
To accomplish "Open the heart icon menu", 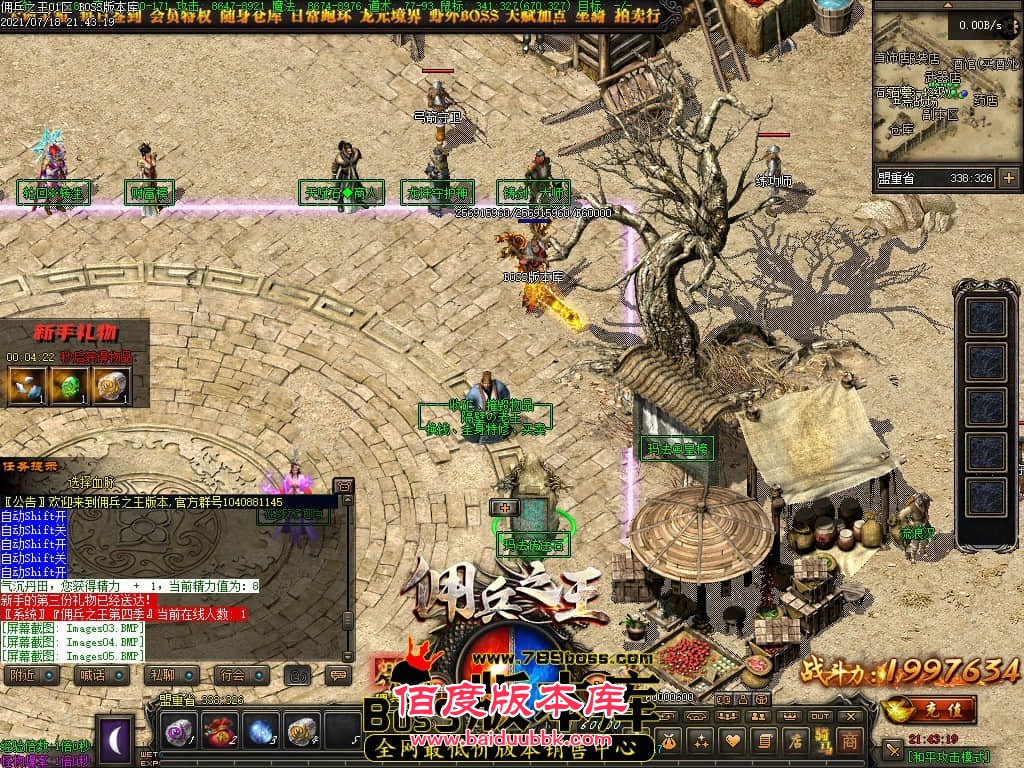I will [734, 741].
